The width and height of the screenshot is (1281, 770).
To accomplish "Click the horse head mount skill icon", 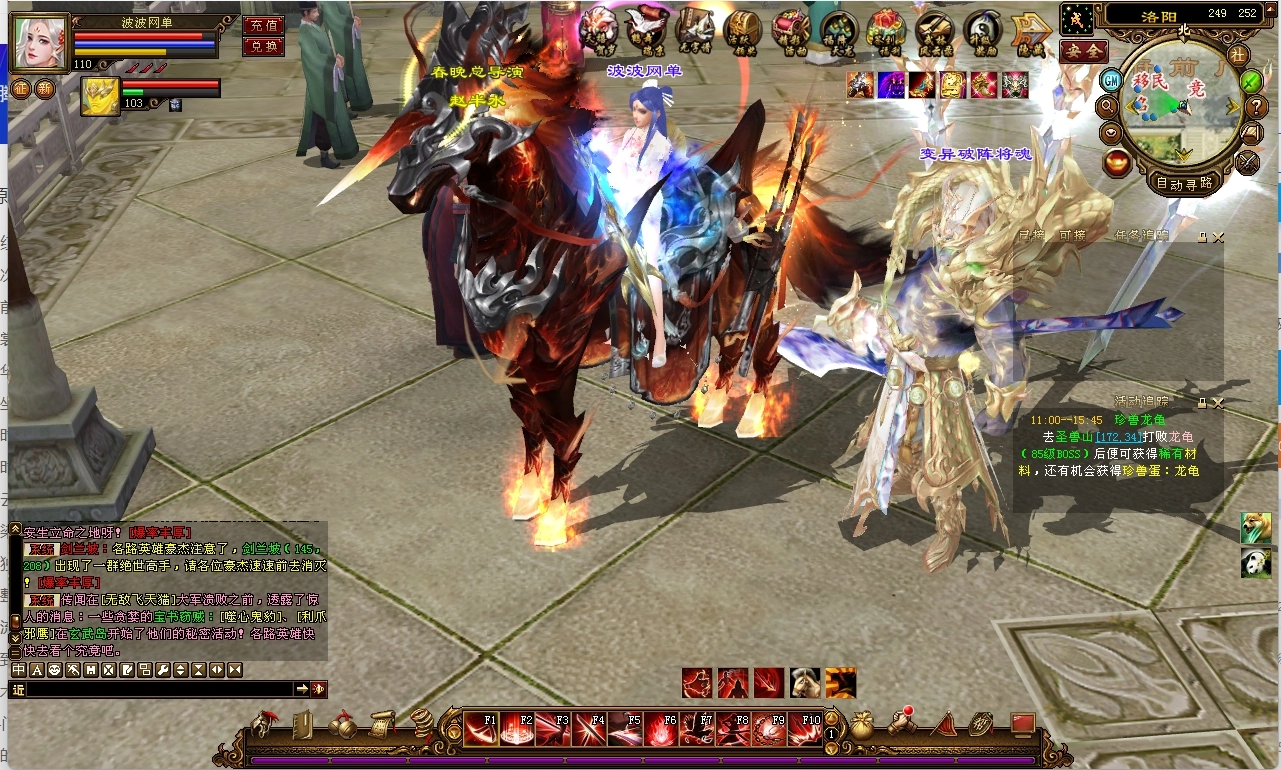I will pyautogui.click(x=804, y=683).
